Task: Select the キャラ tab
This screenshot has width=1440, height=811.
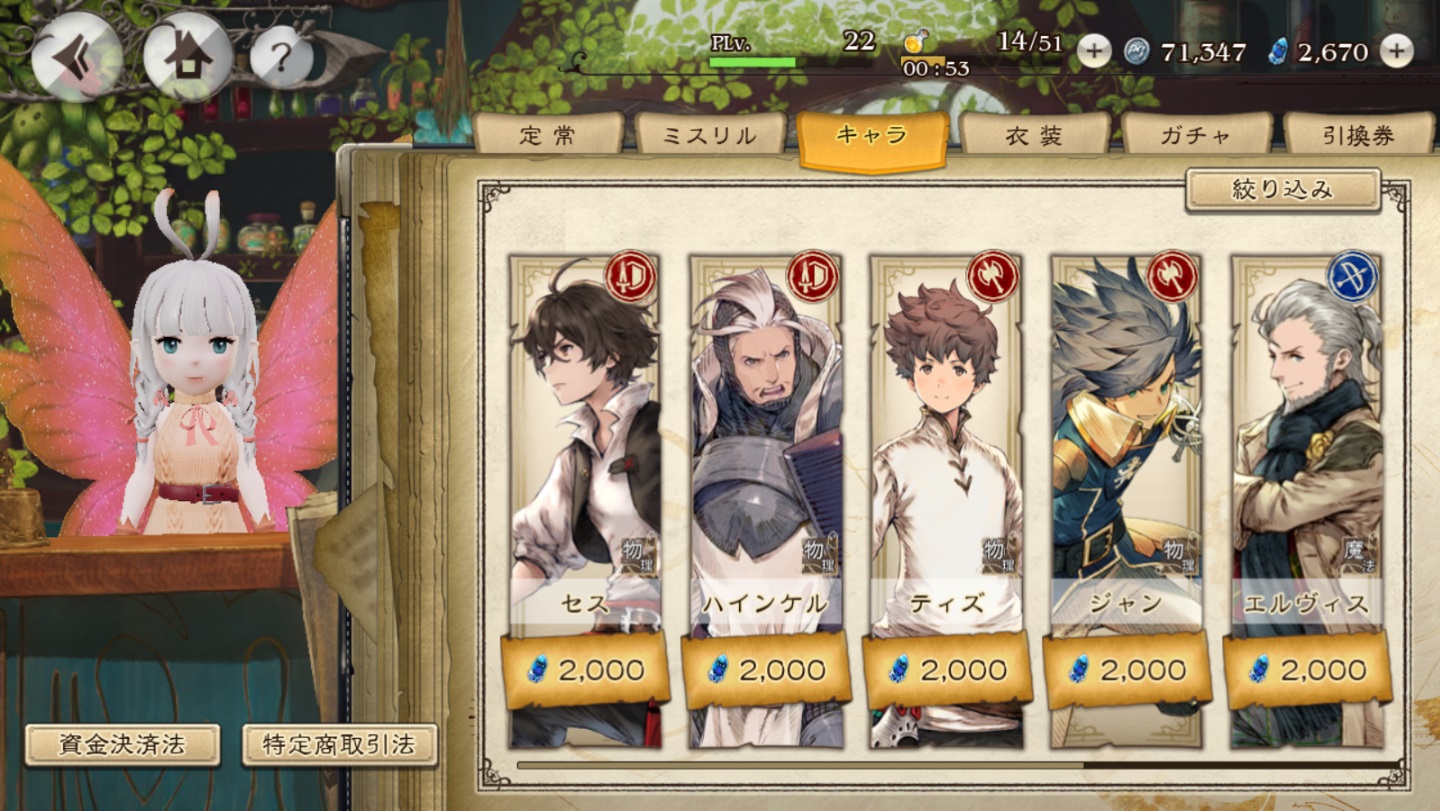Action: pos(872,137)
